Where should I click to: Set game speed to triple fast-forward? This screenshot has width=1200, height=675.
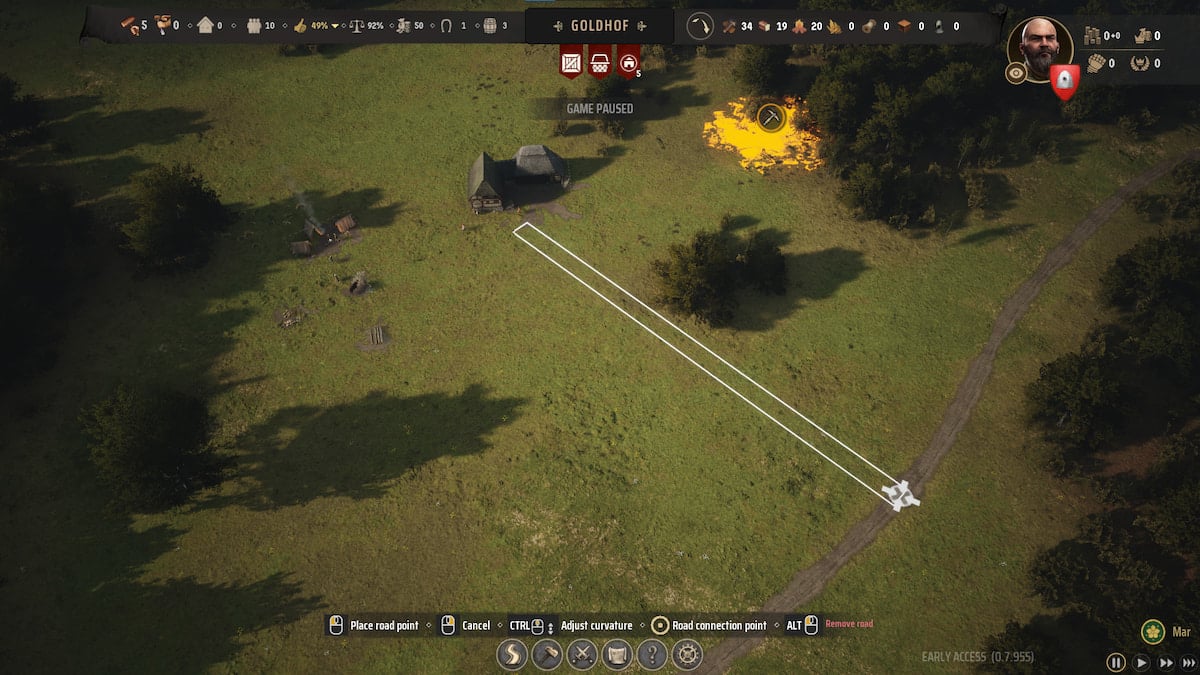1188,662
